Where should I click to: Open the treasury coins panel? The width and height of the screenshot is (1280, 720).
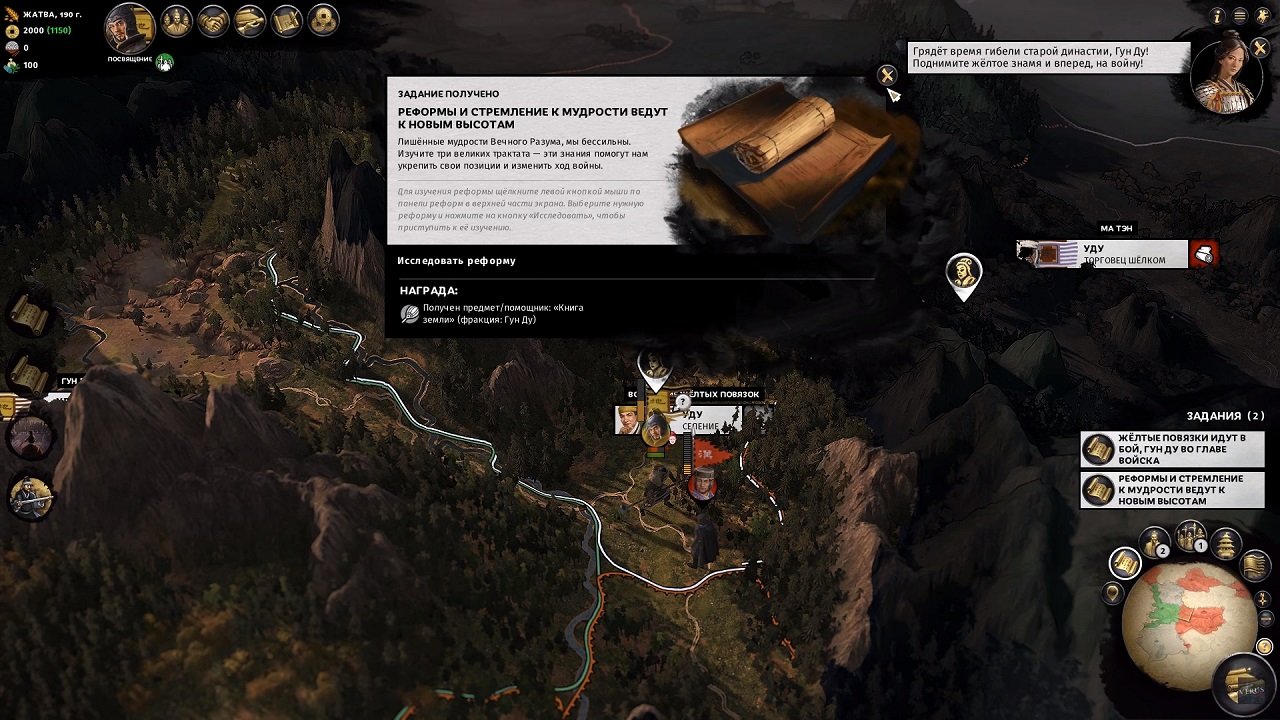pyautogui.click(x=323, y=20)
